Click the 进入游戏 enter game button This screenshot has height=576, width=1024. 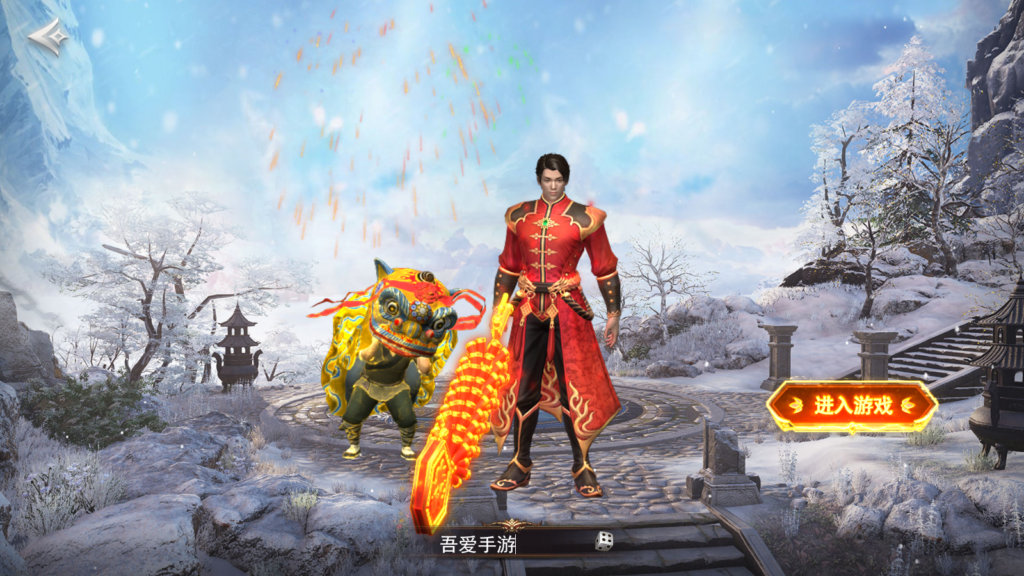[x=852, y=406]
